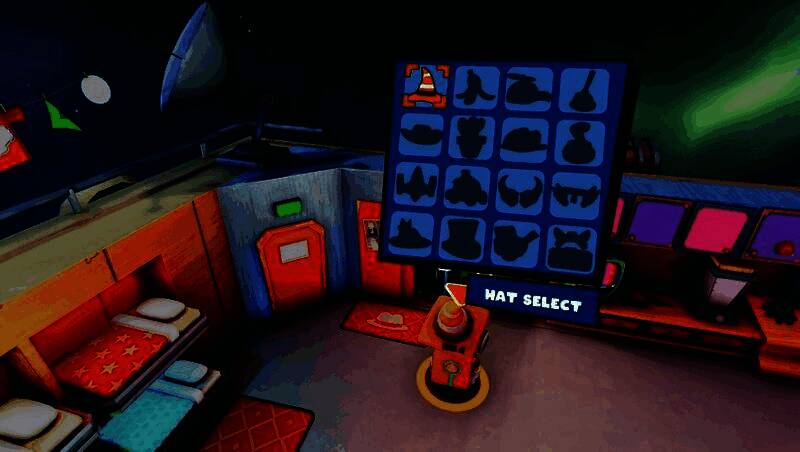Select the curved horns hat silhouette
The height and width of the screenshot is (452, 800).
[520, 189]
